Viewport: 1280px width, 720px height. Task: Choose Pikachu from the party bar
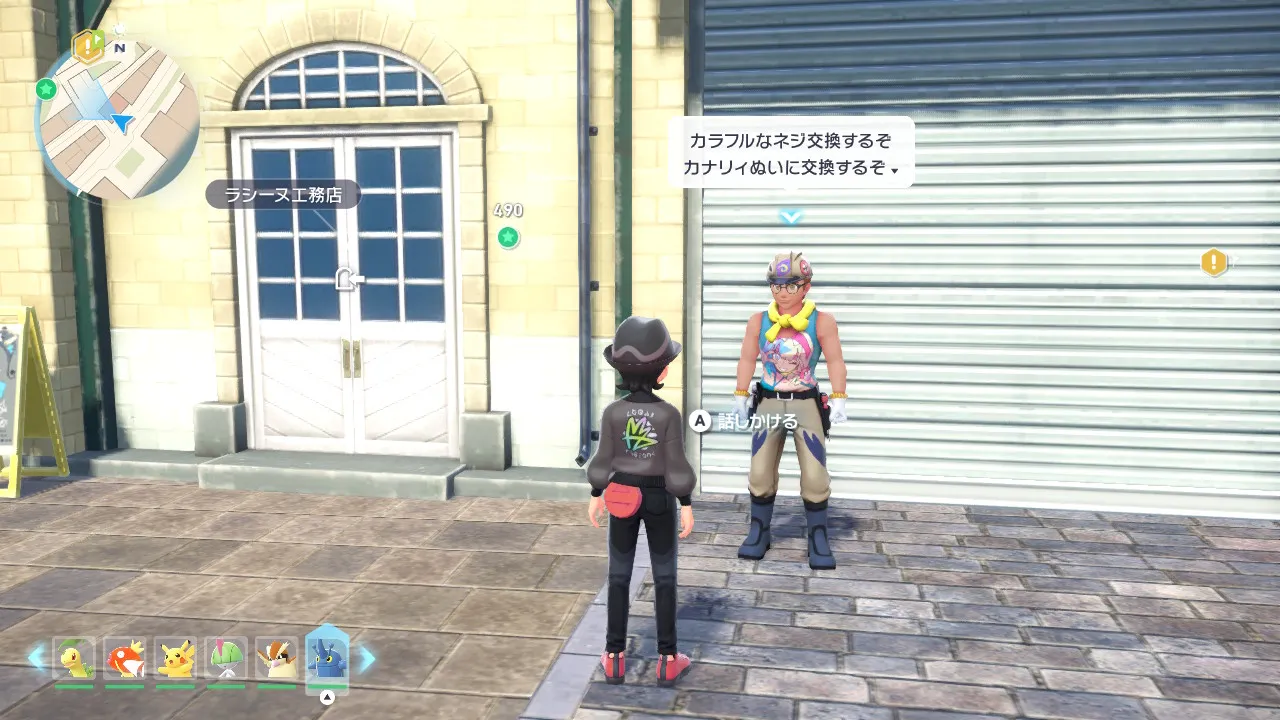[x=175, y=658]
